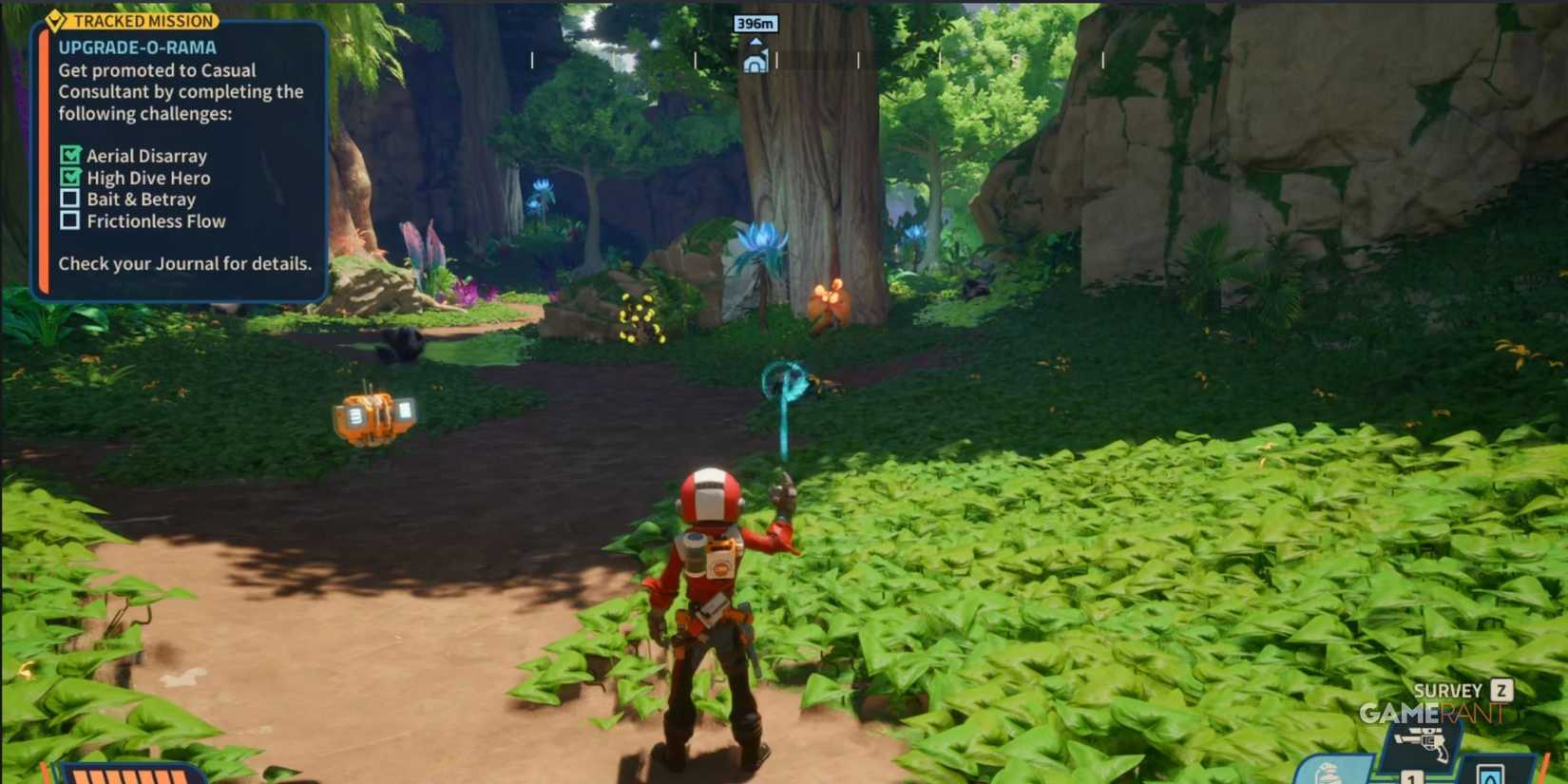Check the Frictionless Flow challenge box
This screenshot has height=784, width=1568.
(x=69, y=221)
